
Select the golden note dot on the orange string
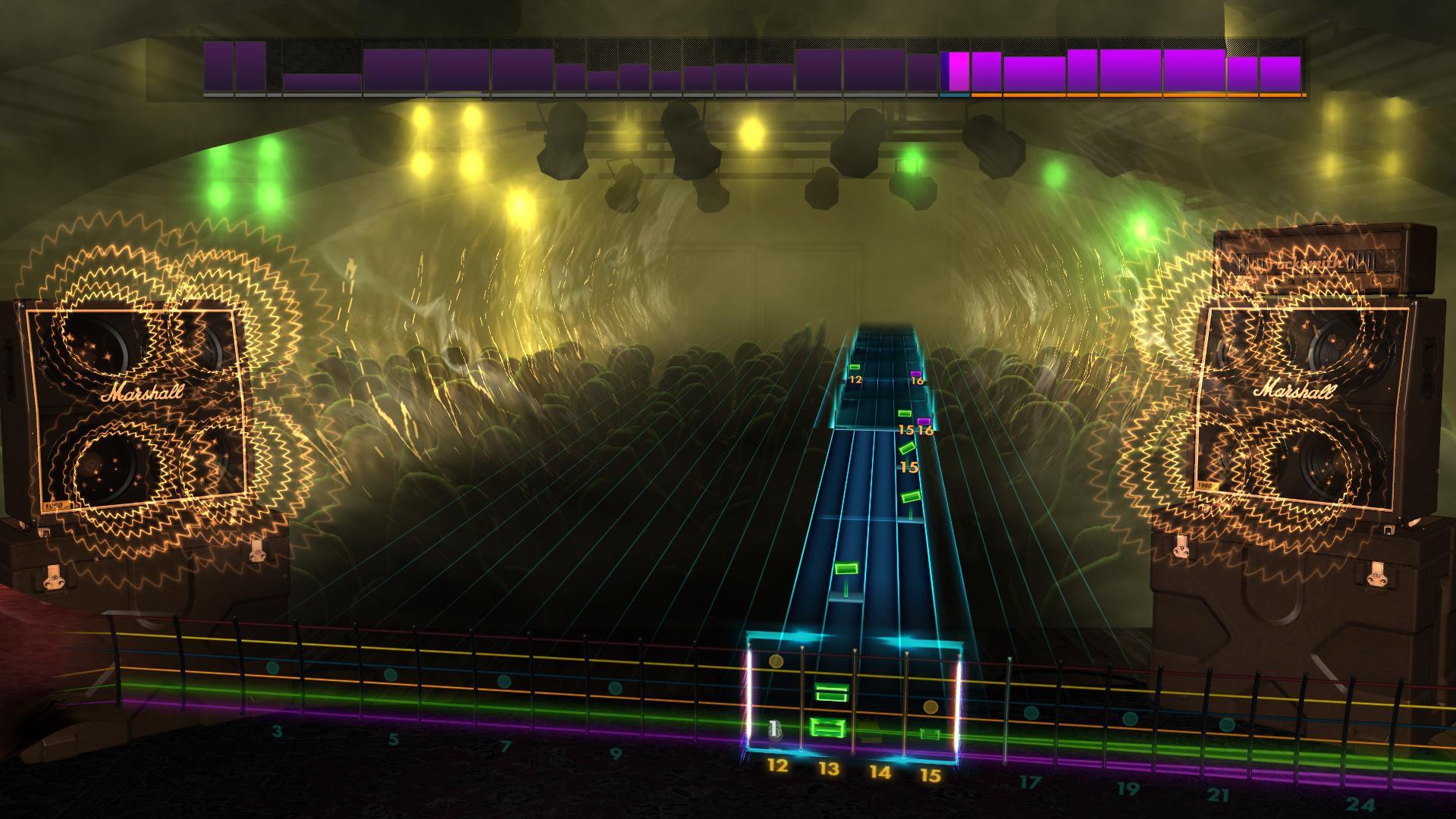930,707
